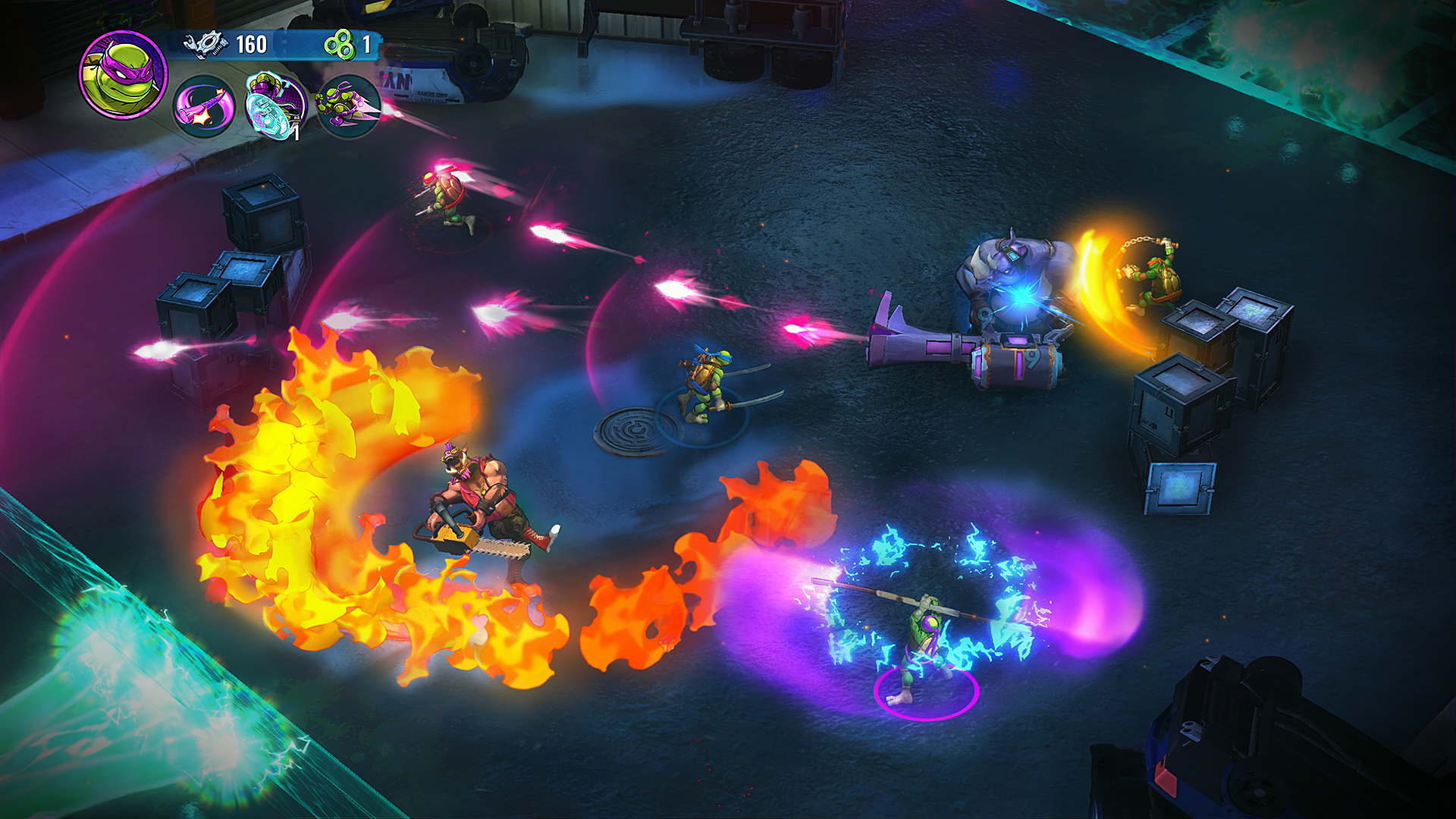Click the gear scrap currency icon

205,43
